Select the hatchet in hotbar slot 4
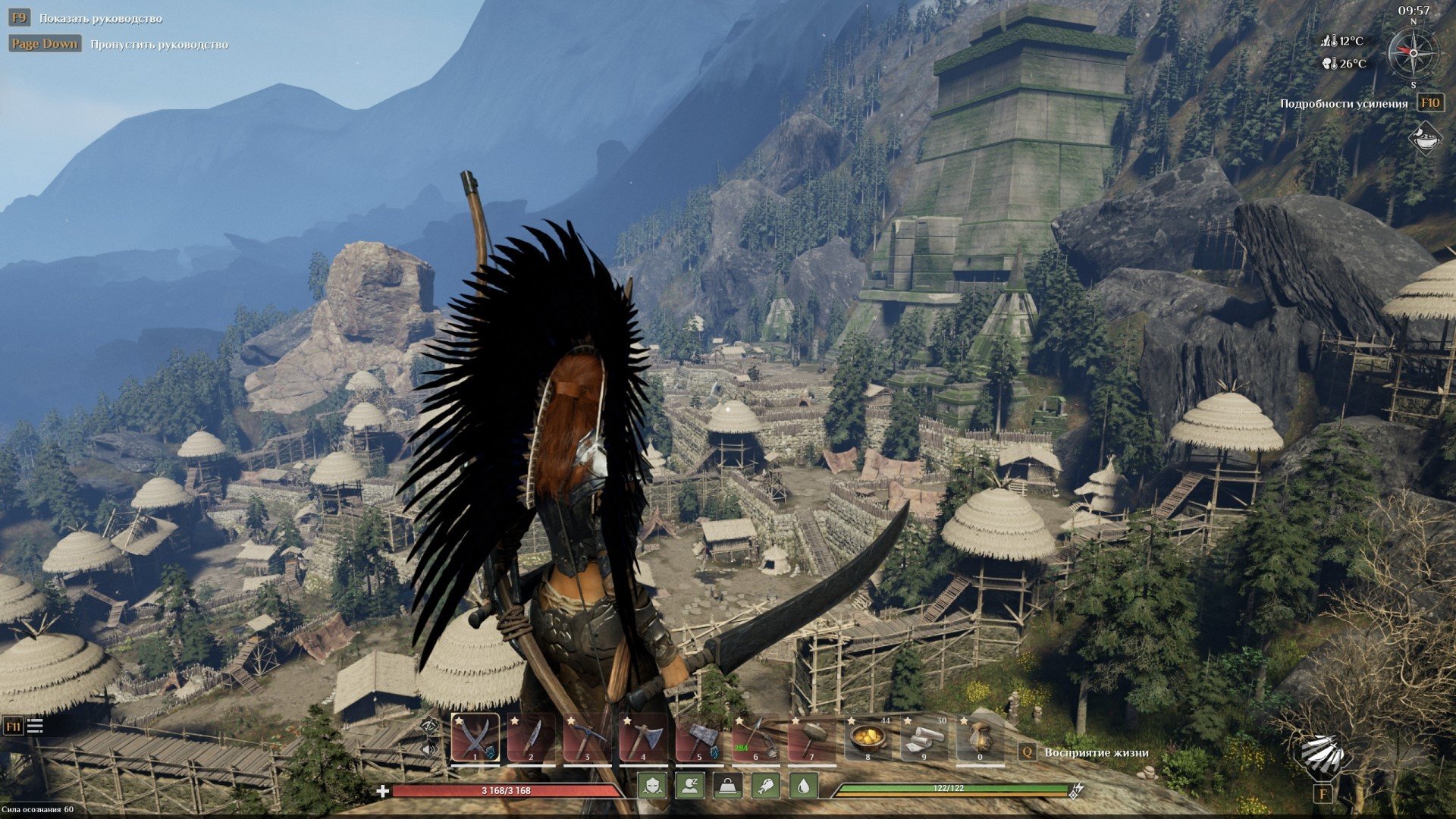 (x=643, y=738)
